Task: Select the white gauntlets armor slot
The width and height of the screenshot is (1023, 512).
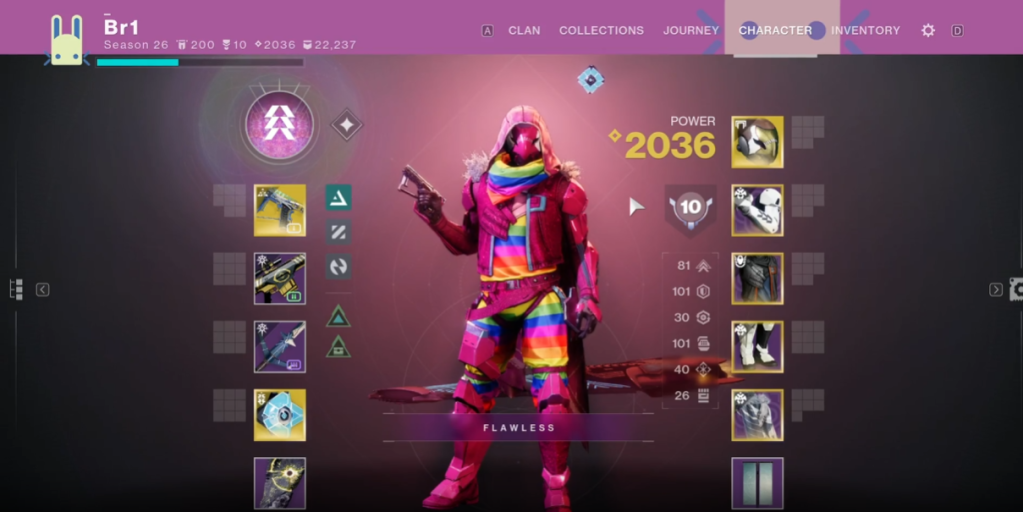Action: coord(757,210)
